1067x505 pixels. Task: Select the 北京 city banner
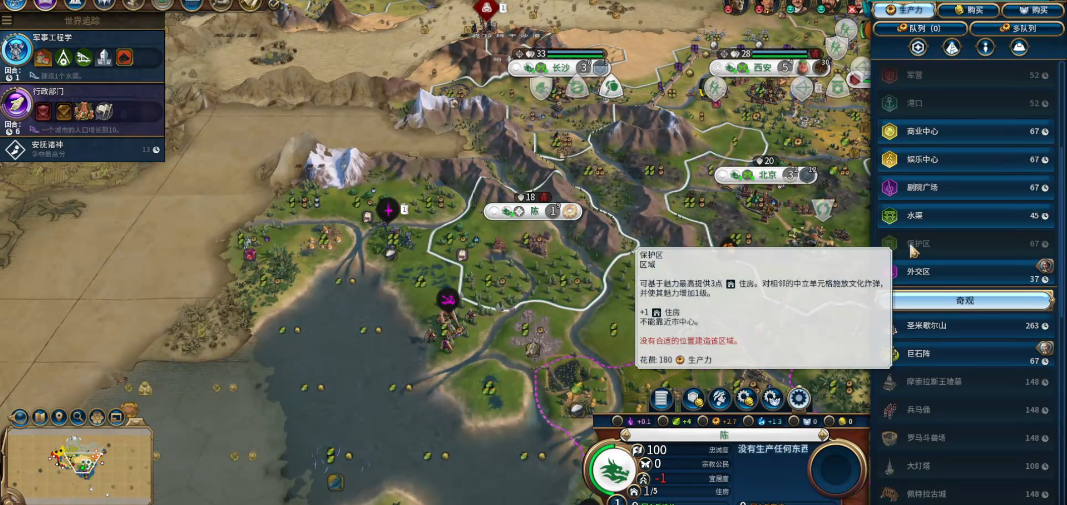pos(767,174)
